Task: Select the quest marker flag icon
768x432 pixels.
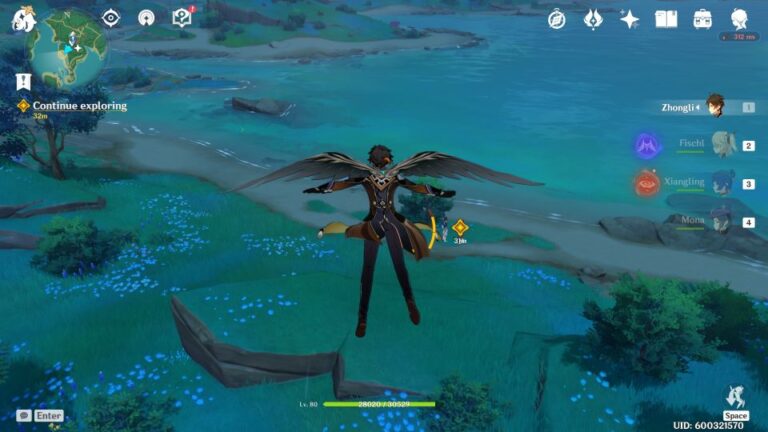Action: (x=23, y=81)
